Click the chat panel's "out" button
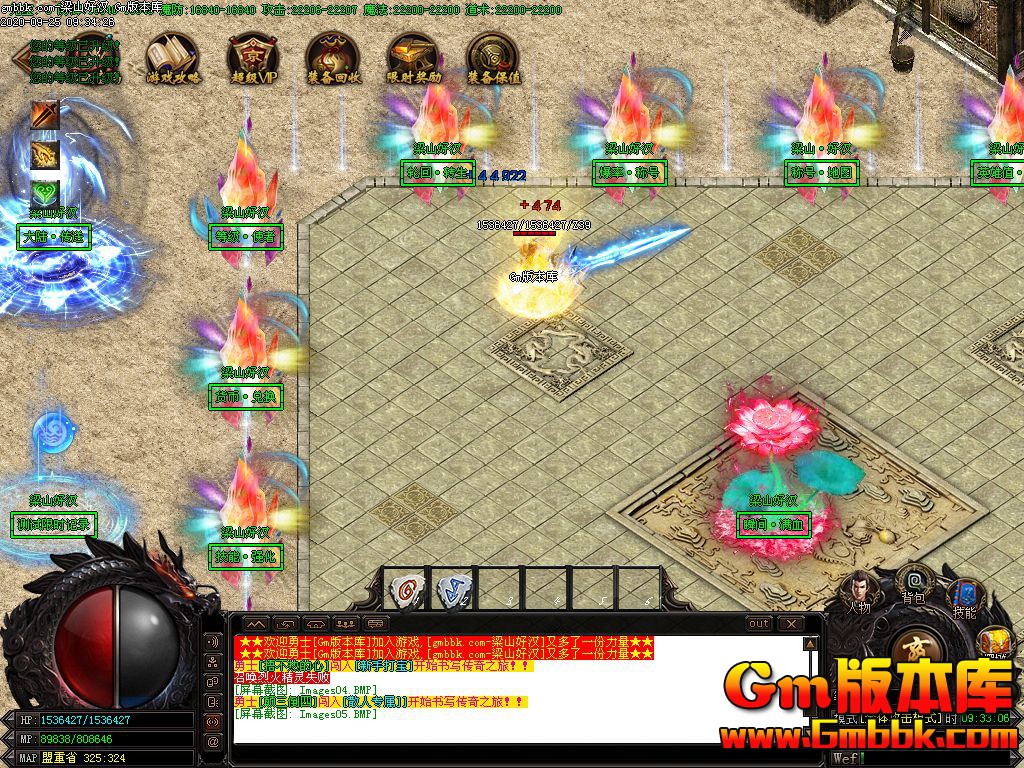 pyautogui.click(x=759, y=624)
